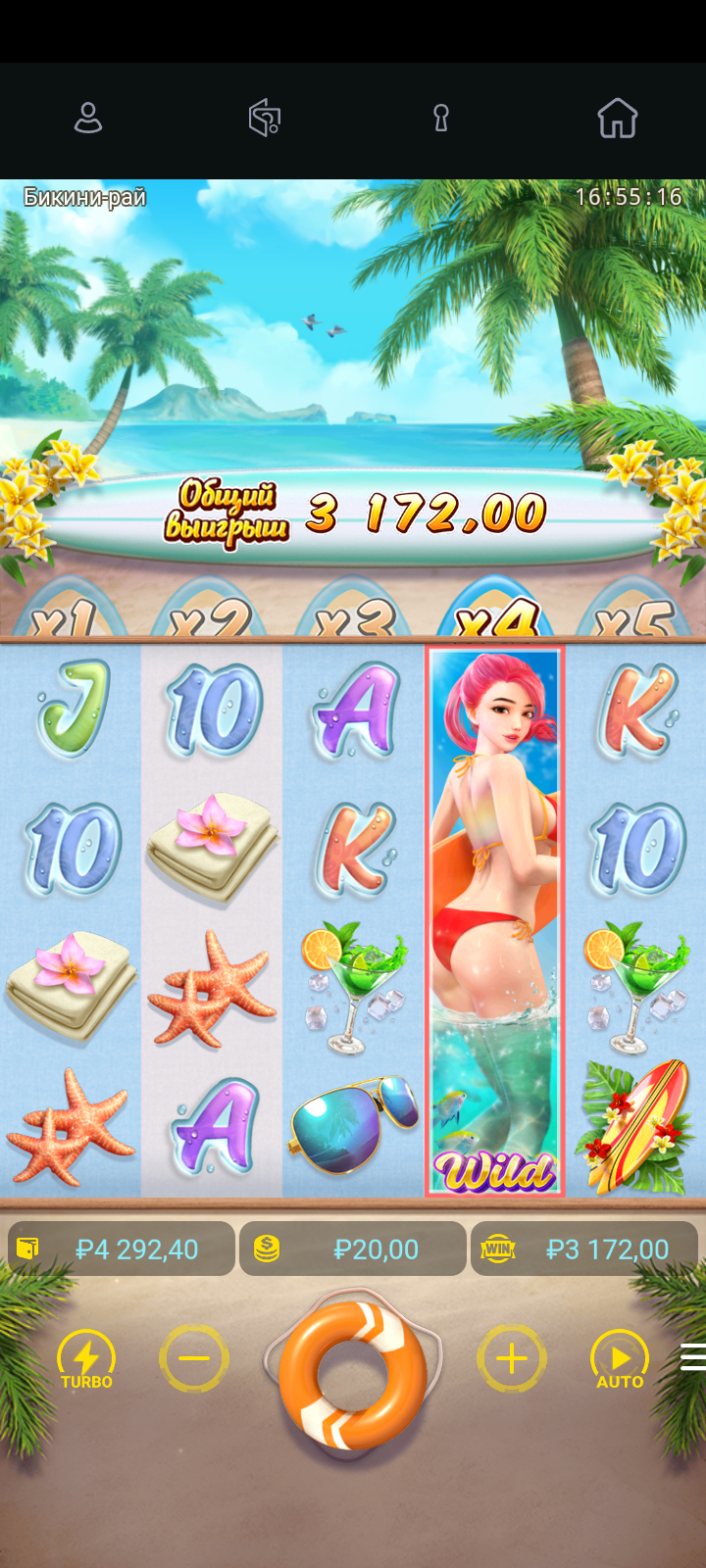The image size is (706, 1568).
Task: Open the hamburger menu
Action: pos(692,1356)
